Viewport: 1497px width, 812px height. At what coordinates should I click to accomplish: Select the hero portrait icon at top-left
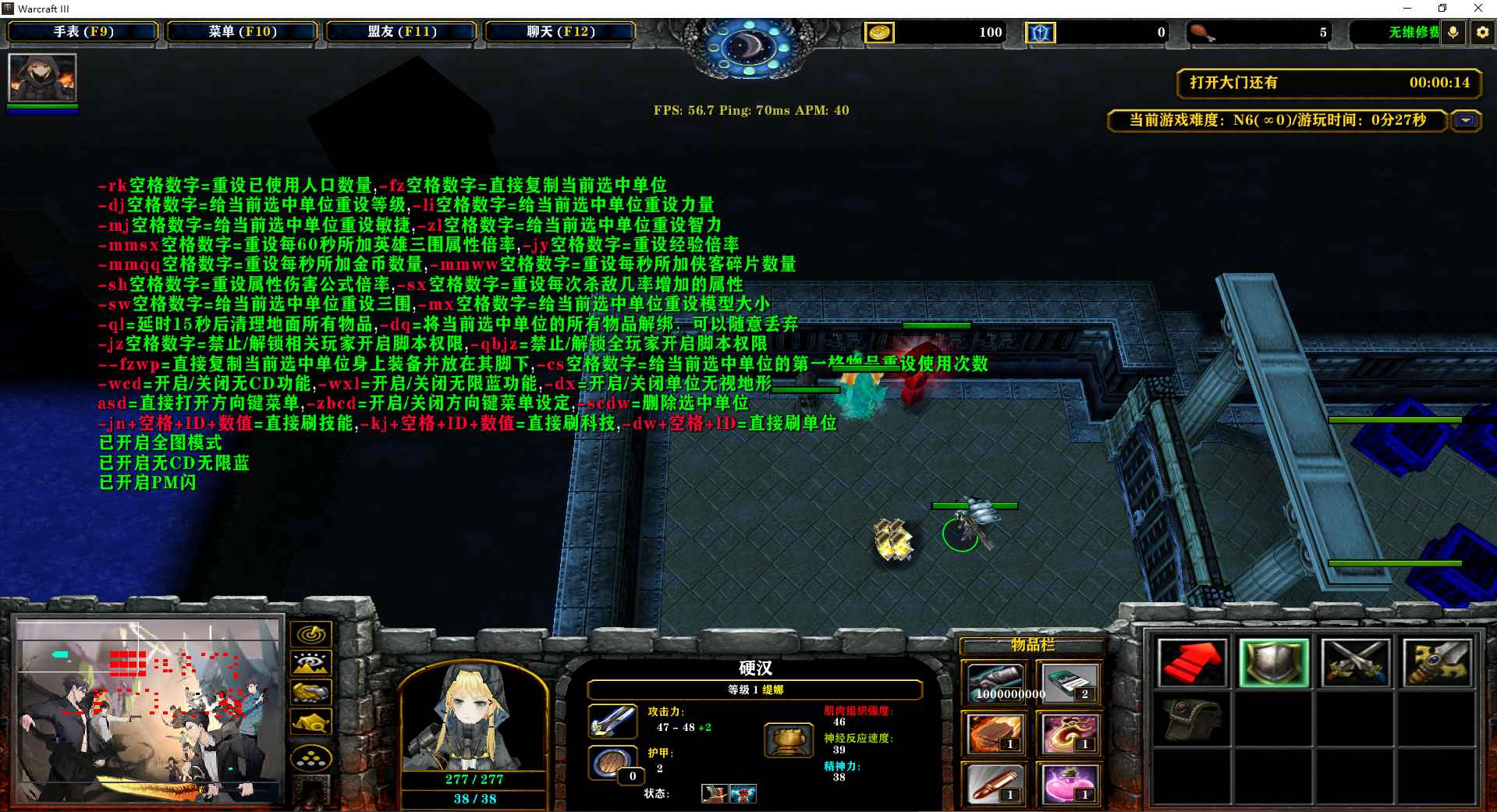pos(42,77)
